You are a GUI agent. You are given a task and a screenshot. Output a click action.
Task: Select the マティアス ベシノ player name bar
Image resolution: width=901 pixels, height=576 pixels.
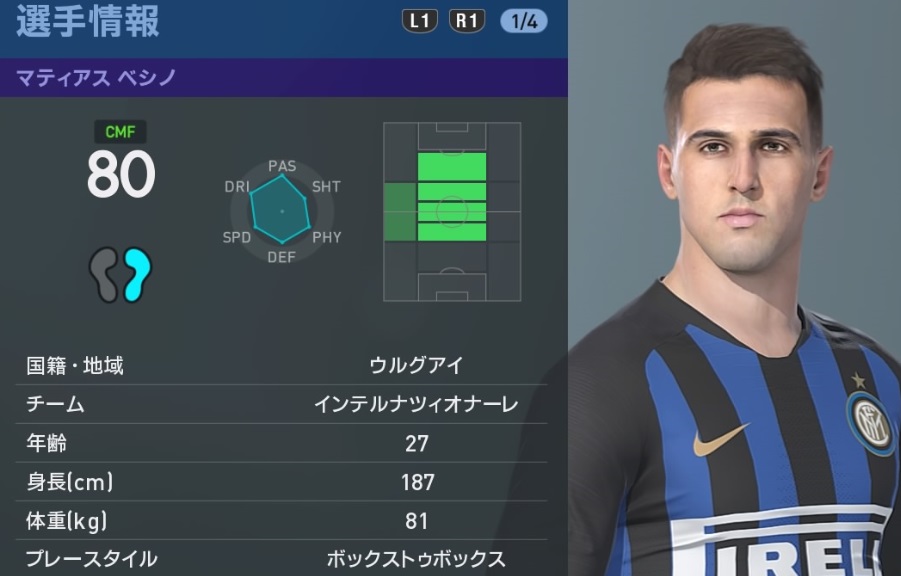[x=283, y=78]
